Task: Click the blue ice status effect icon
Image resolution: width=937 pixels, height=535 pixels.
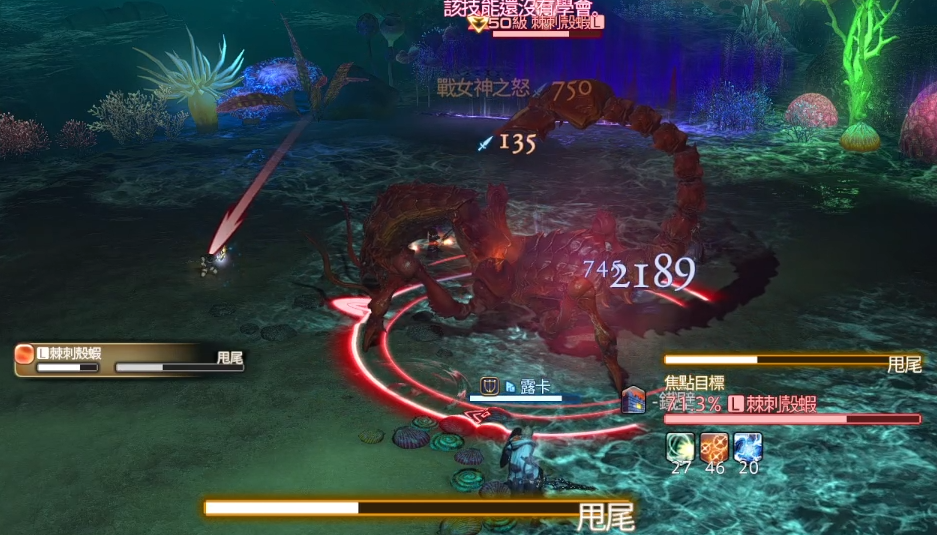Action: click(x=748, y=446)
